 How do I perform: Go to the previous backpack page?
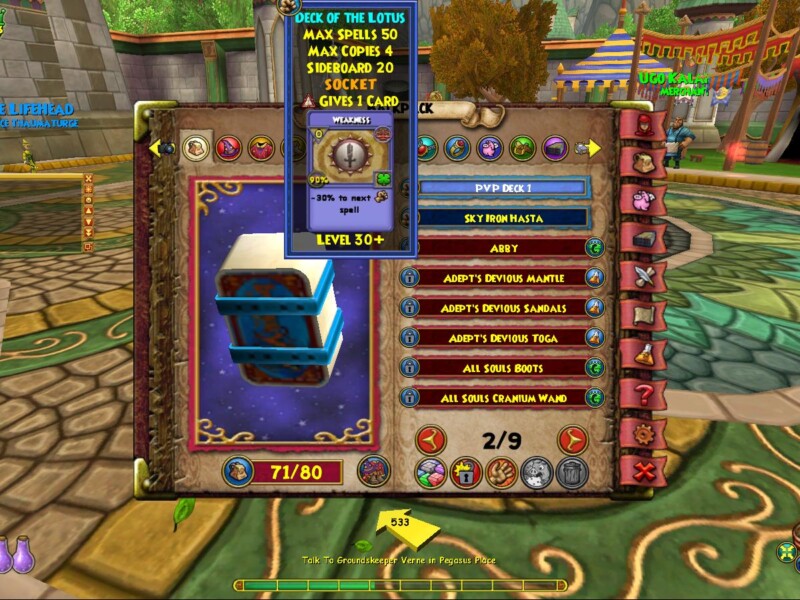431,439
